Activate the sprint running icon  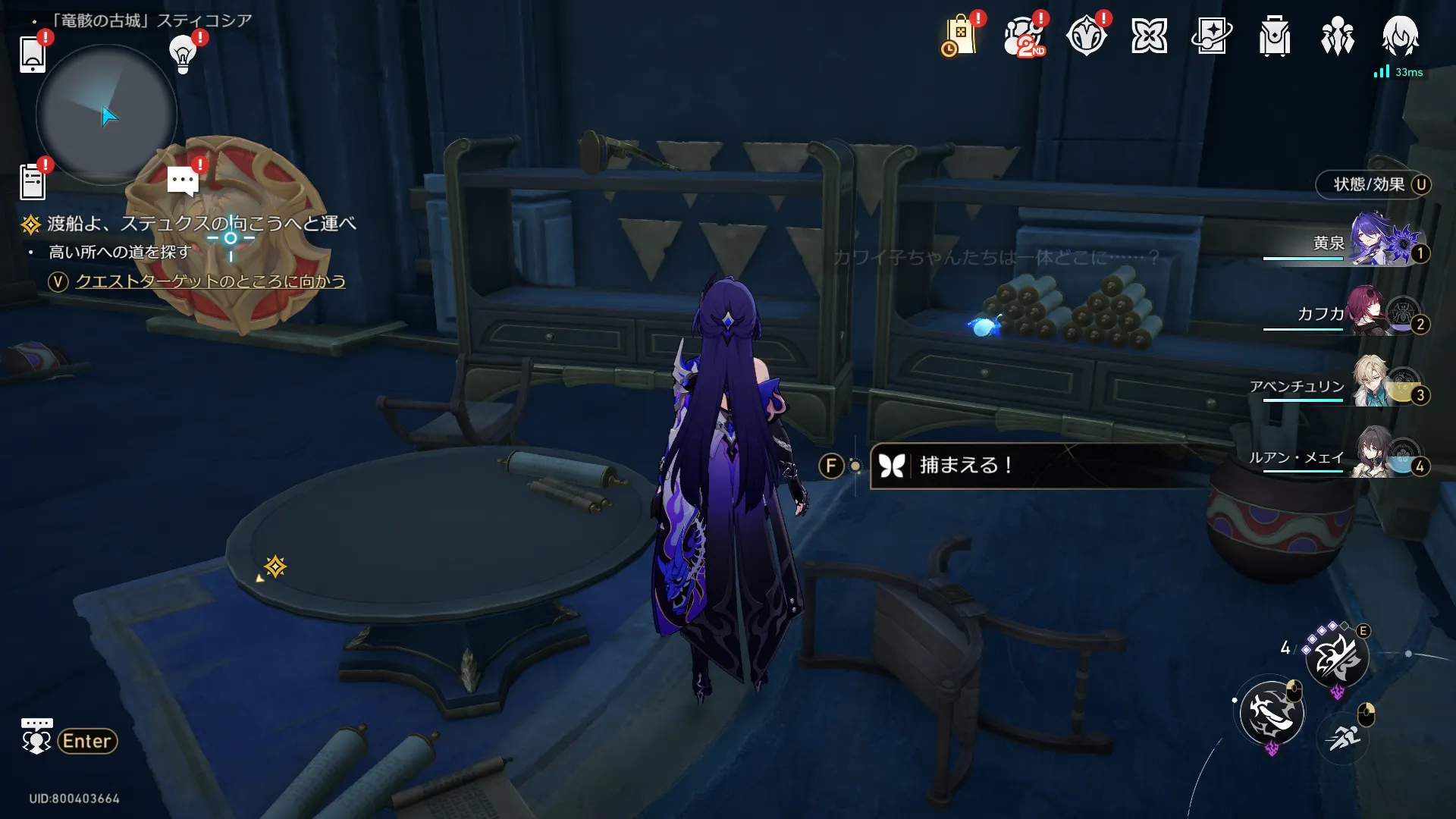(1344, 736)
